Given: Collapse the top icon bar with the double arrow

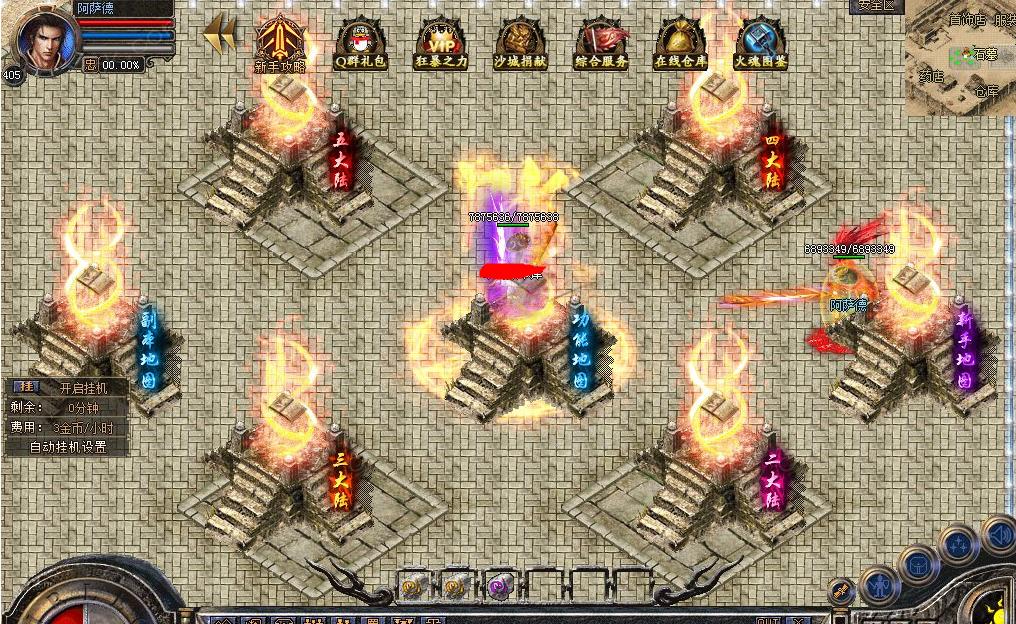Looking at the screenshot, I should pyautogui.click(x=220, y=33).
